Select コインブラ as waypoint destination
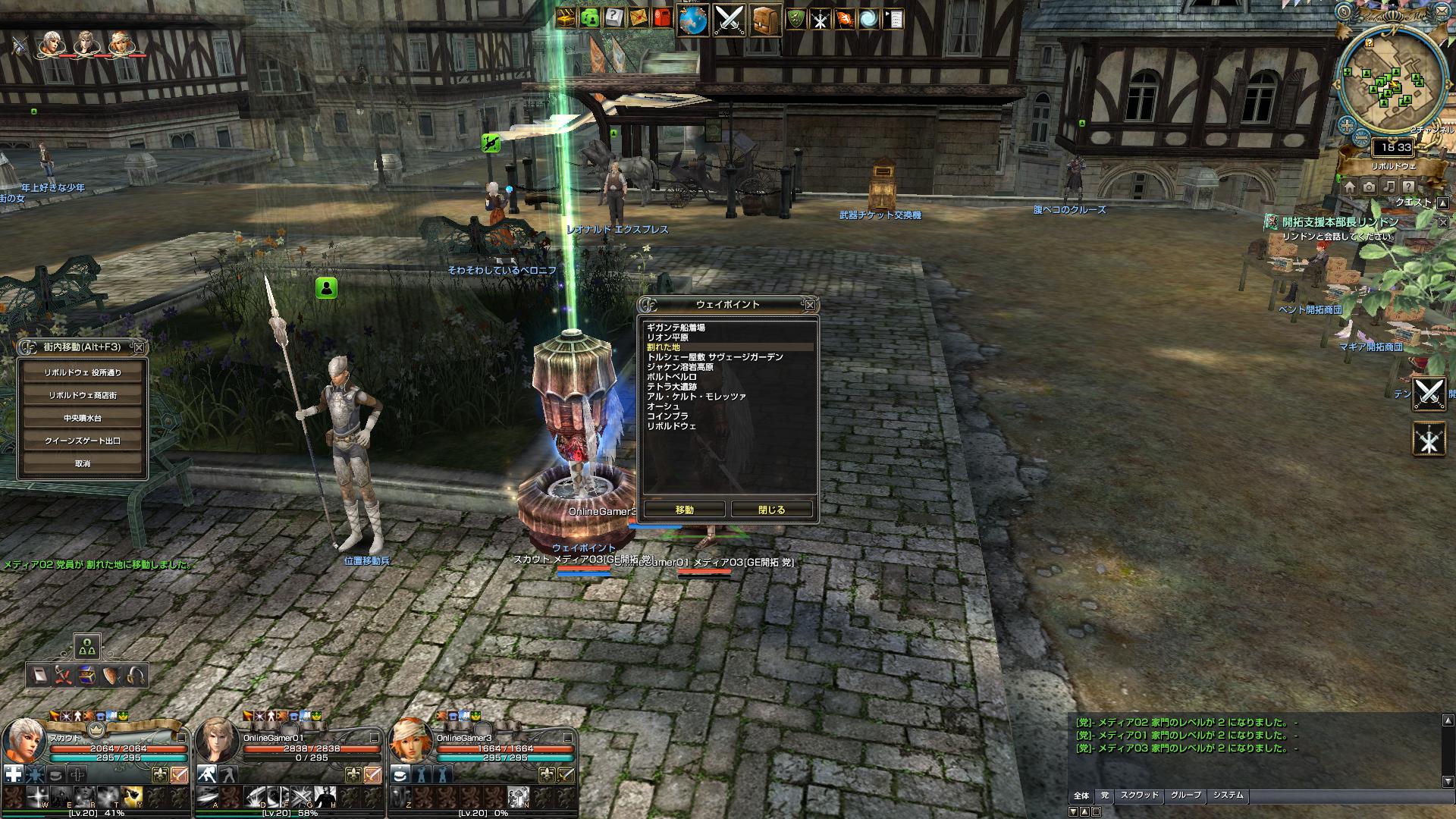This screenshot has width=1456, height=819. (668, 416)
